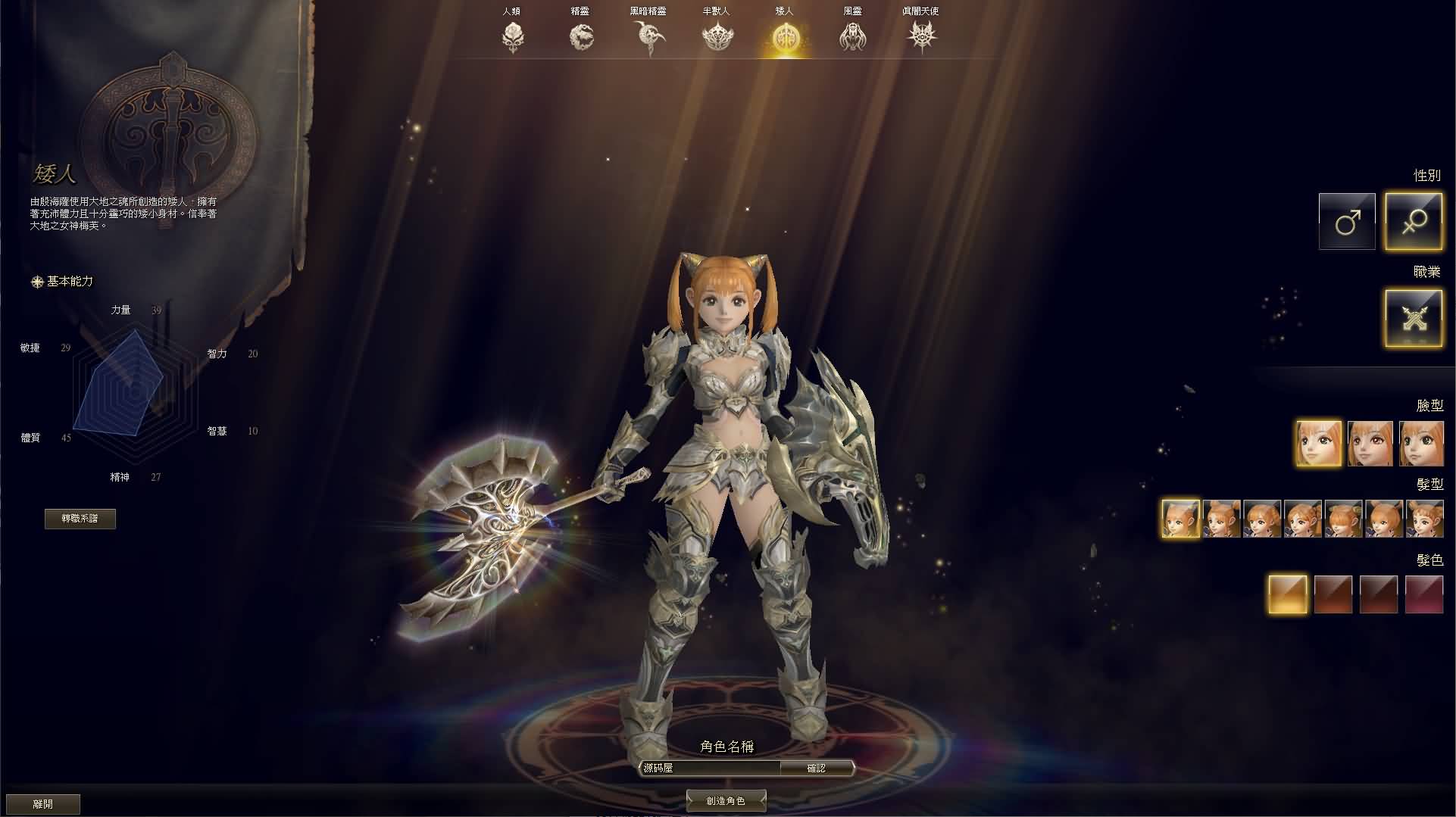This screenshot has width=1456, height=817.
Task: Select the 風靈 race icon
Action: tap(853, 34)
